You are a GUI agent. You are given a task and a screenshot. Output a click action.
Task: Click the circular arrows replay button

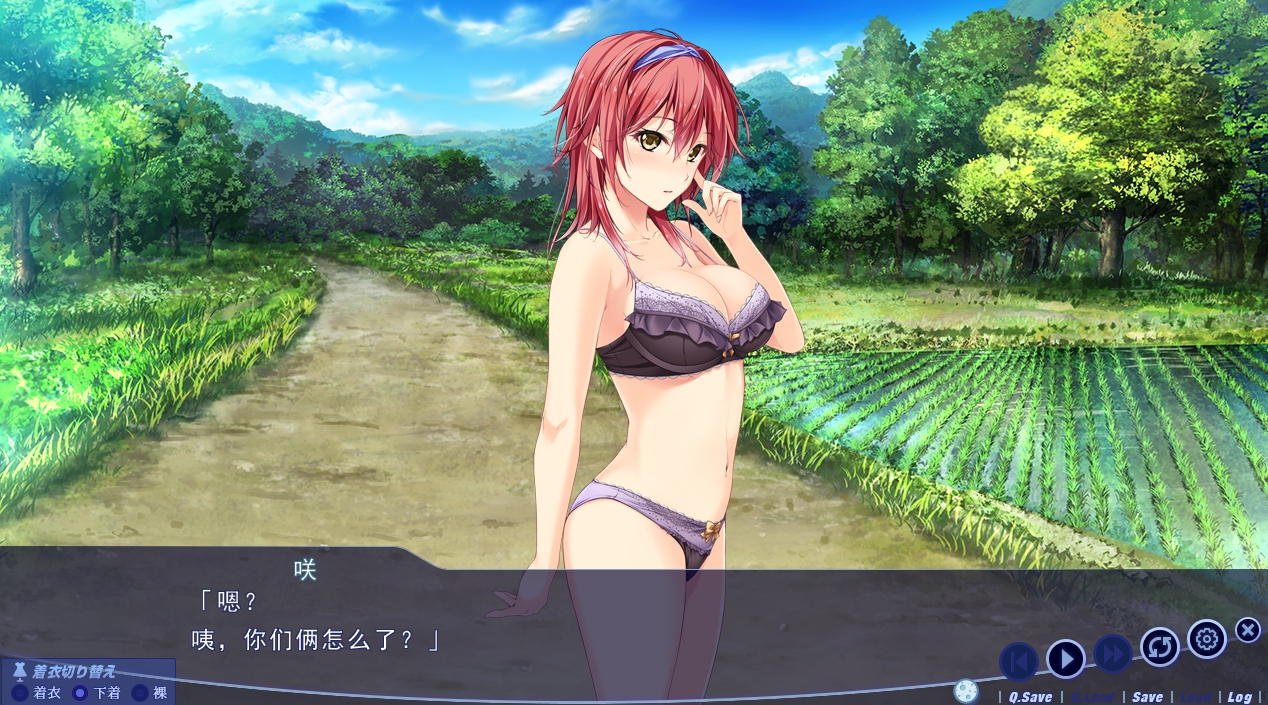[1160, 647]
